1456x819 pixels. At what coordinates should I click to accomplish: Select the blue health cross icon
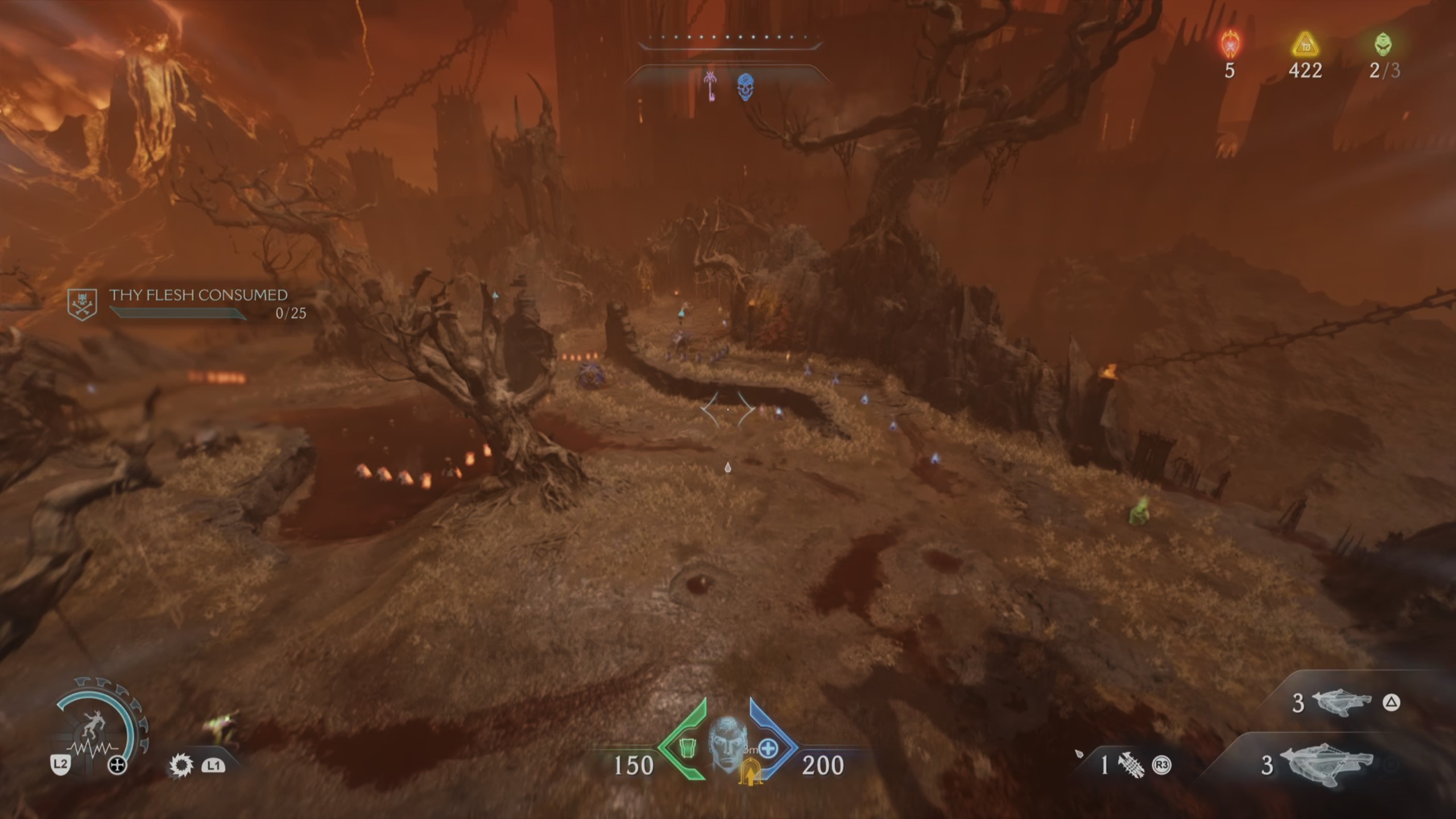point(768,748)
